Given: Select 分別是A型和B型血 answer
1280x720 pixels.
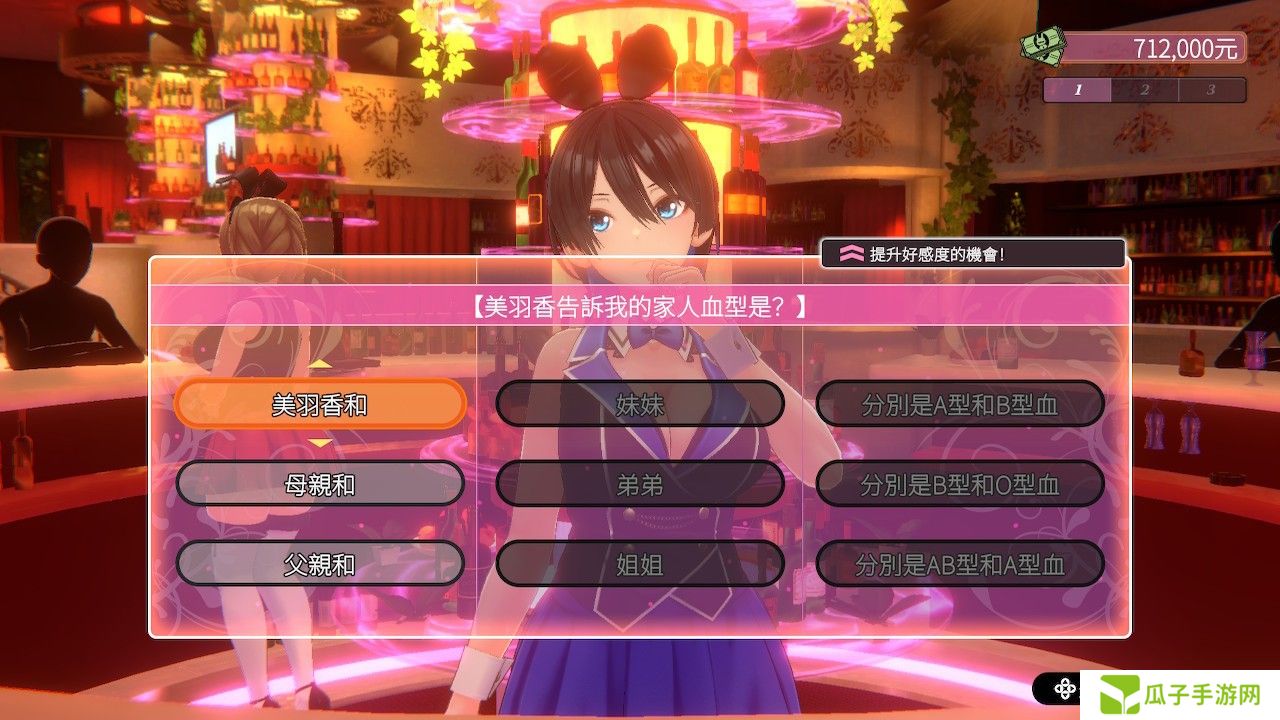Looking at the screenshot, I should 960,404.
